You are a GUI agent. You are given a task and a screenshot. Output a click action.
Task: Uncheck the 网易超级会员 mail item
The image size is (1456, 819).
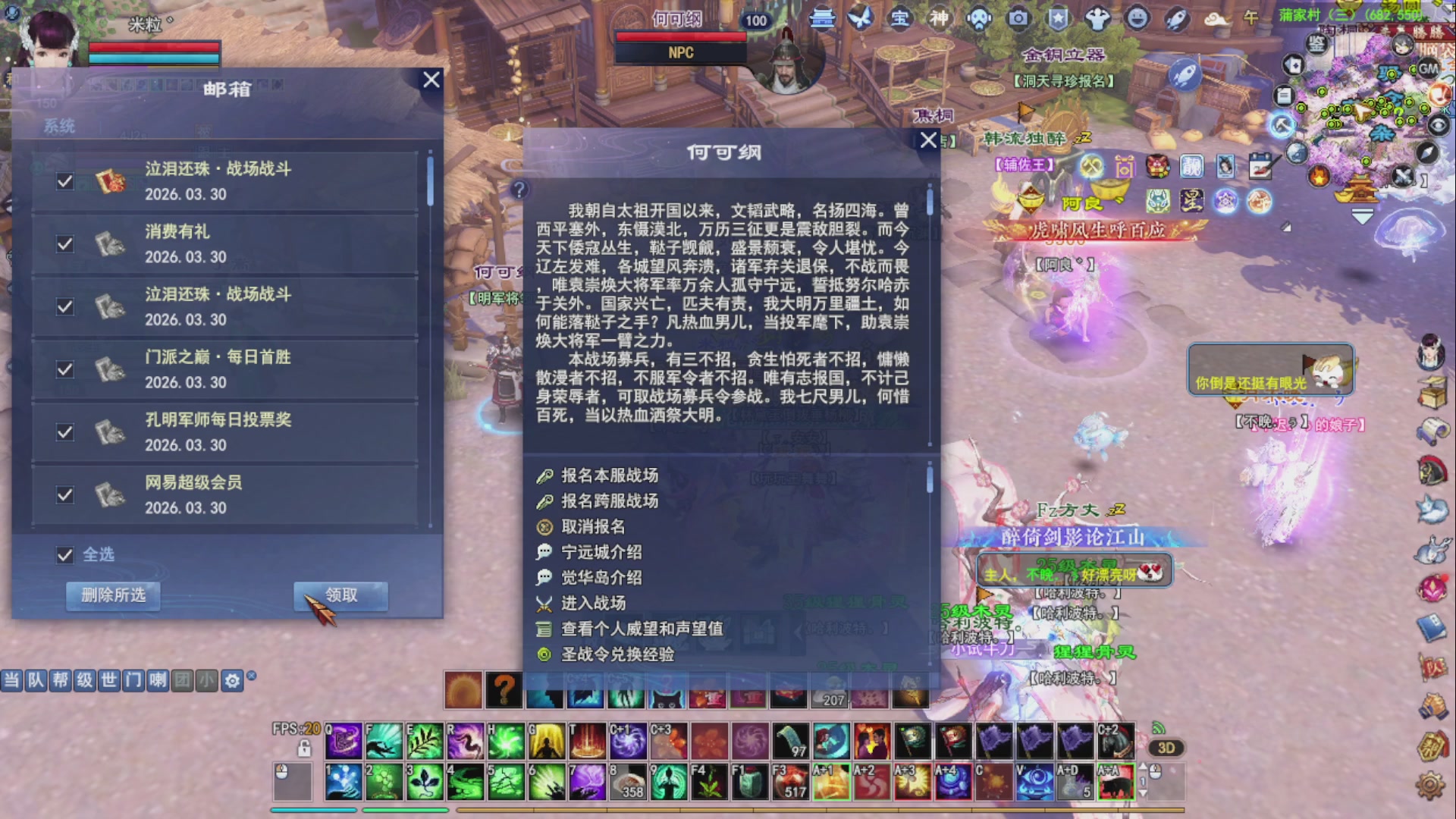[x=65, y=494]
